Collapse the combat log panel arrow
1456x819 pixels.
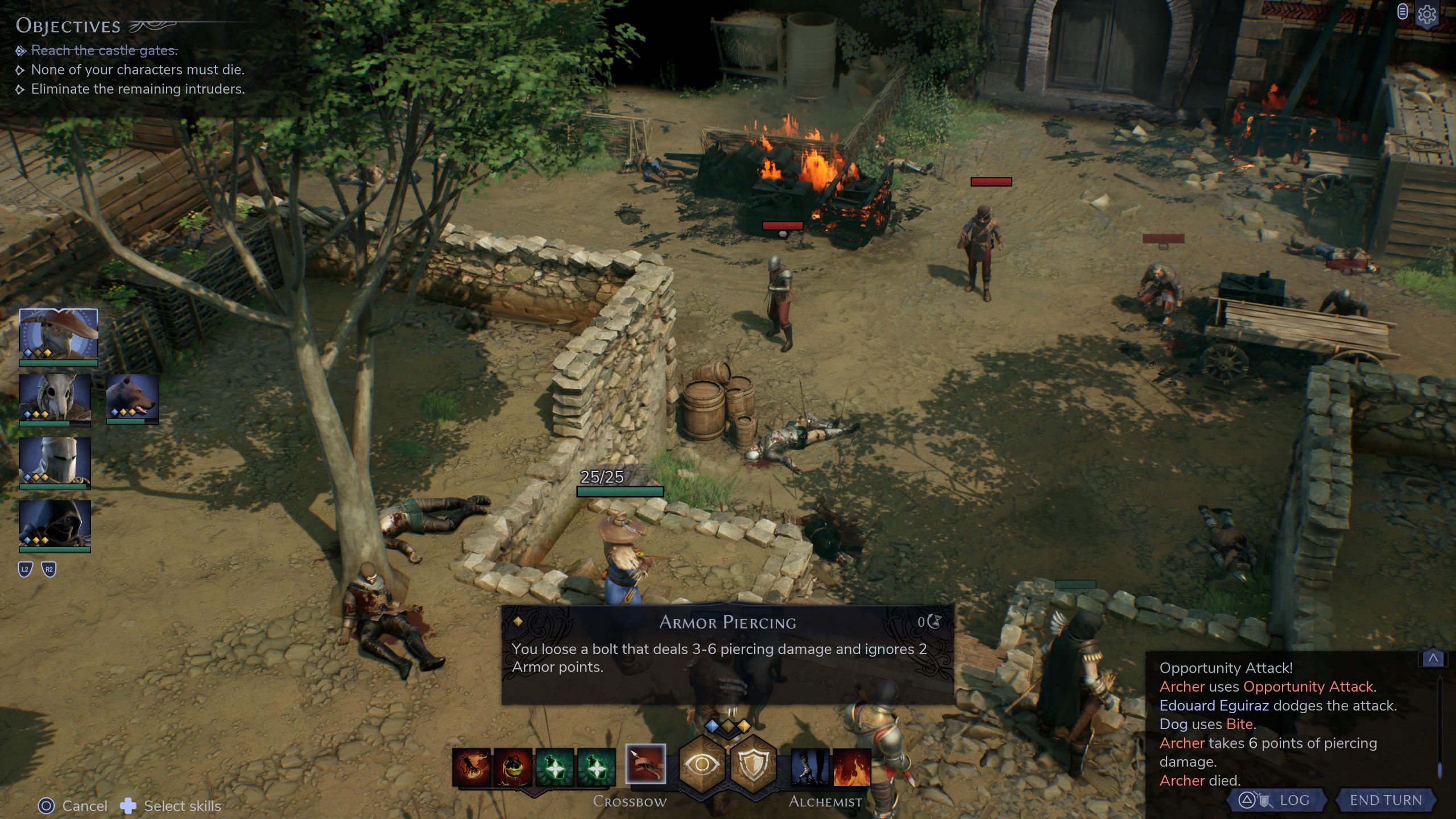pyautogui.click(x=1433, y=659)
